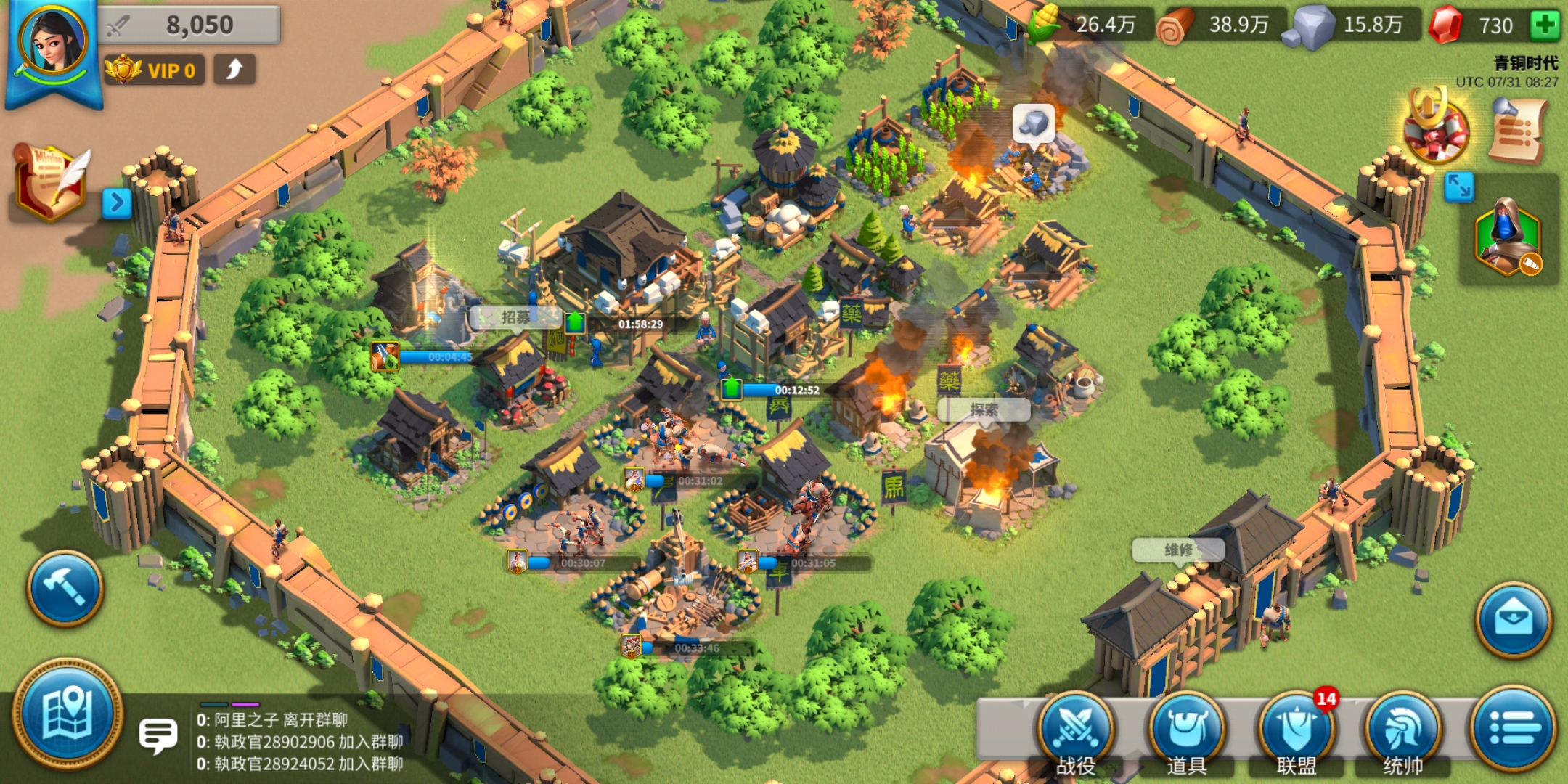Open the chat window
Screen dimensions: 1568x784
click(x=158, y=736)
